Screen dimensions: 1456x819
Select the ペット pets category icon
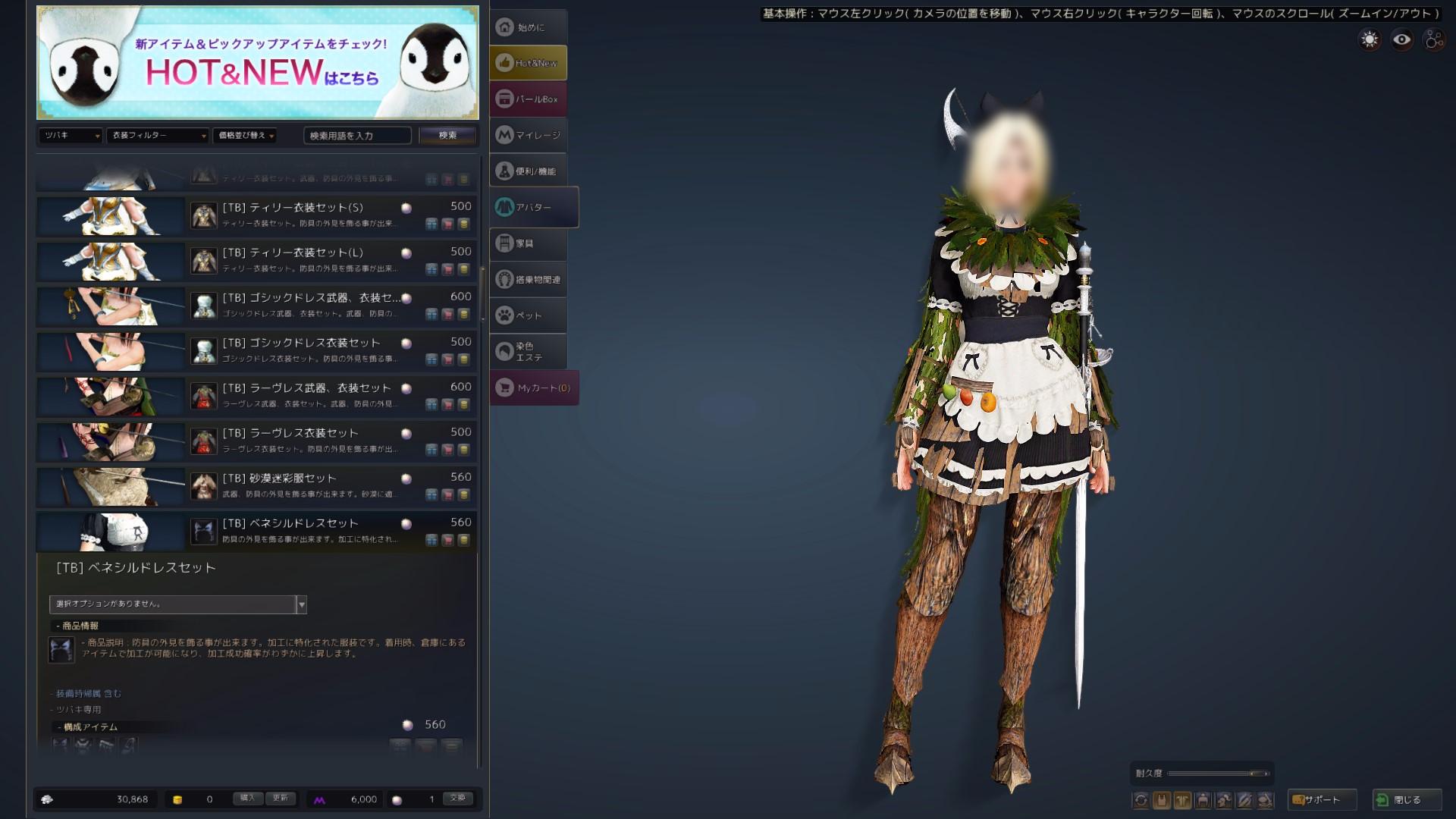point(529,315)
